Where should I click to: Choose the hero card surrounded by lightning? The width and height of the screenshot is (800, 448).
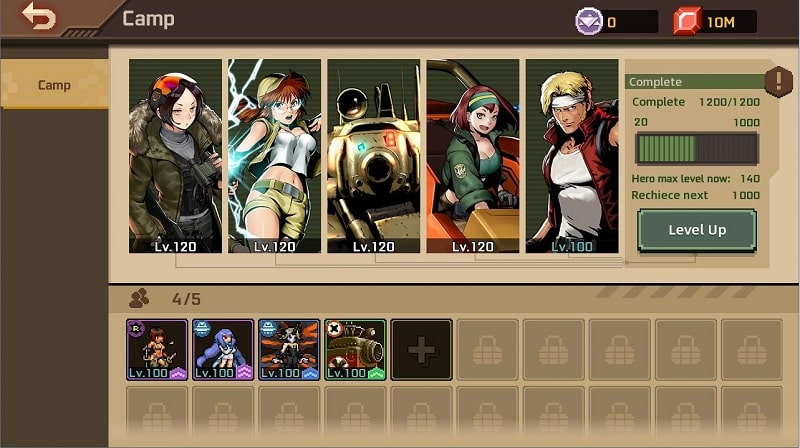274,155
